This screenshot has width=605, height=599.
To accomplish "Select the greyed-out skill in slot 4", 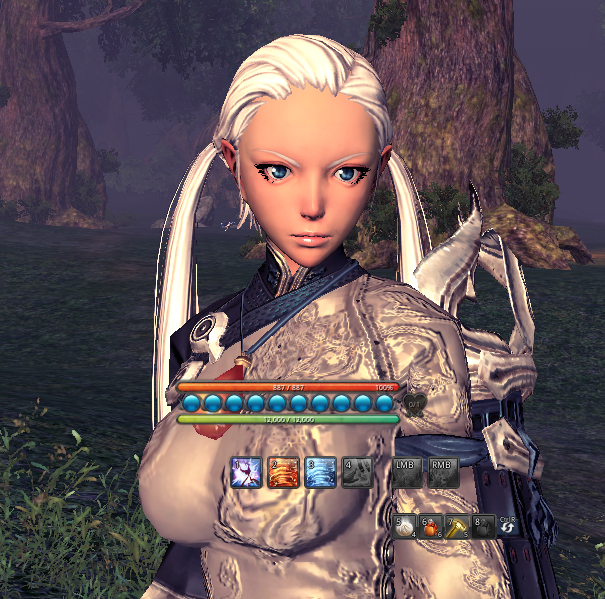I will (356, 471).
